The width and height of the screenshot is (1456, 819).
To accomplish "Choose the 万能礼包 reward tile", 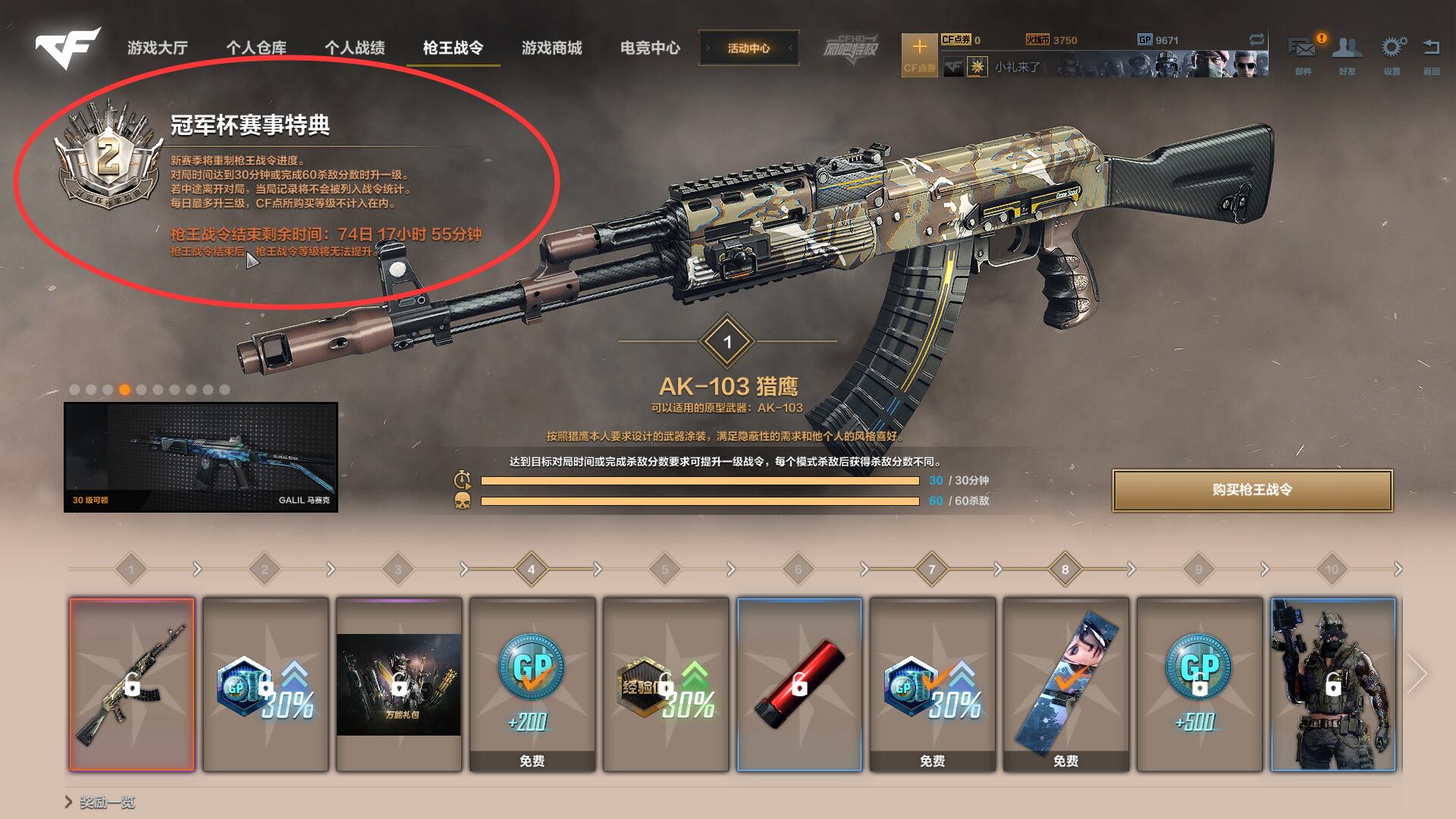I will [399, 684].
